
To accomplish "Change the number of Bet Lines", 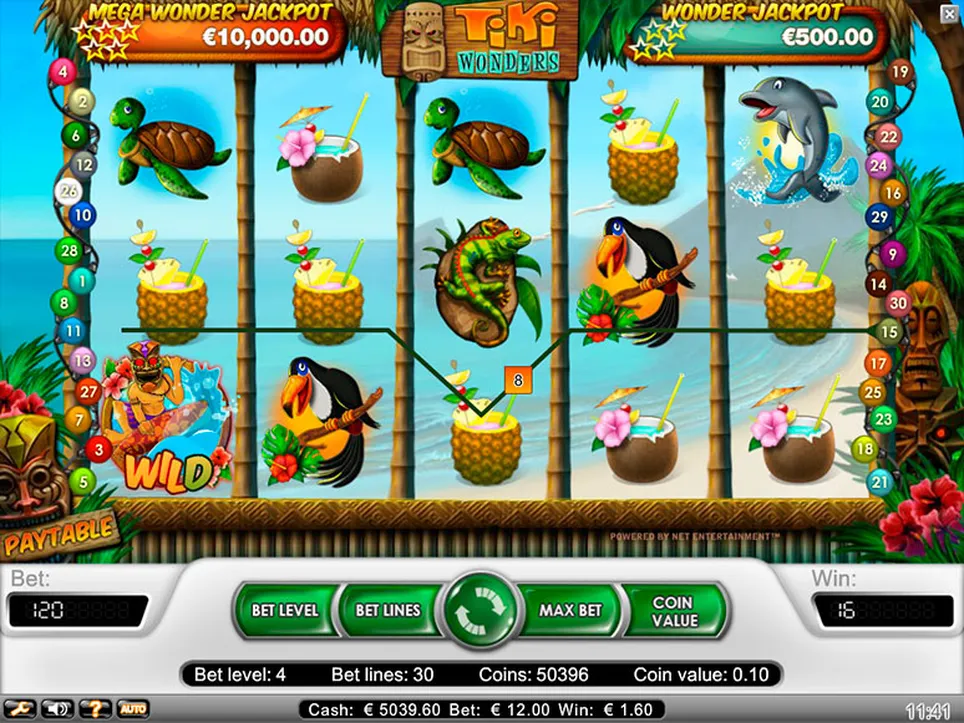I will pos(388,610).
